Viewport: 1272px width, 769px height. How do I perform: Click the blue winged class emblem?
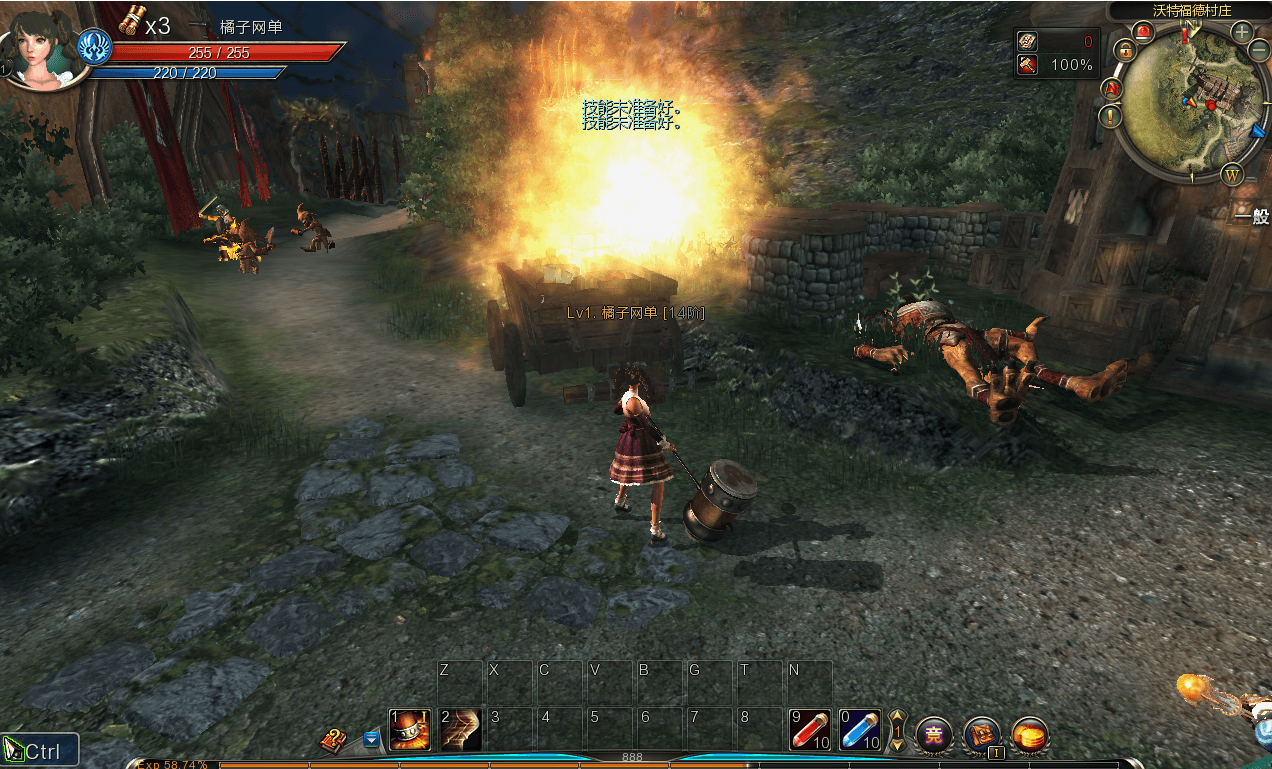(x=95, y=47)
